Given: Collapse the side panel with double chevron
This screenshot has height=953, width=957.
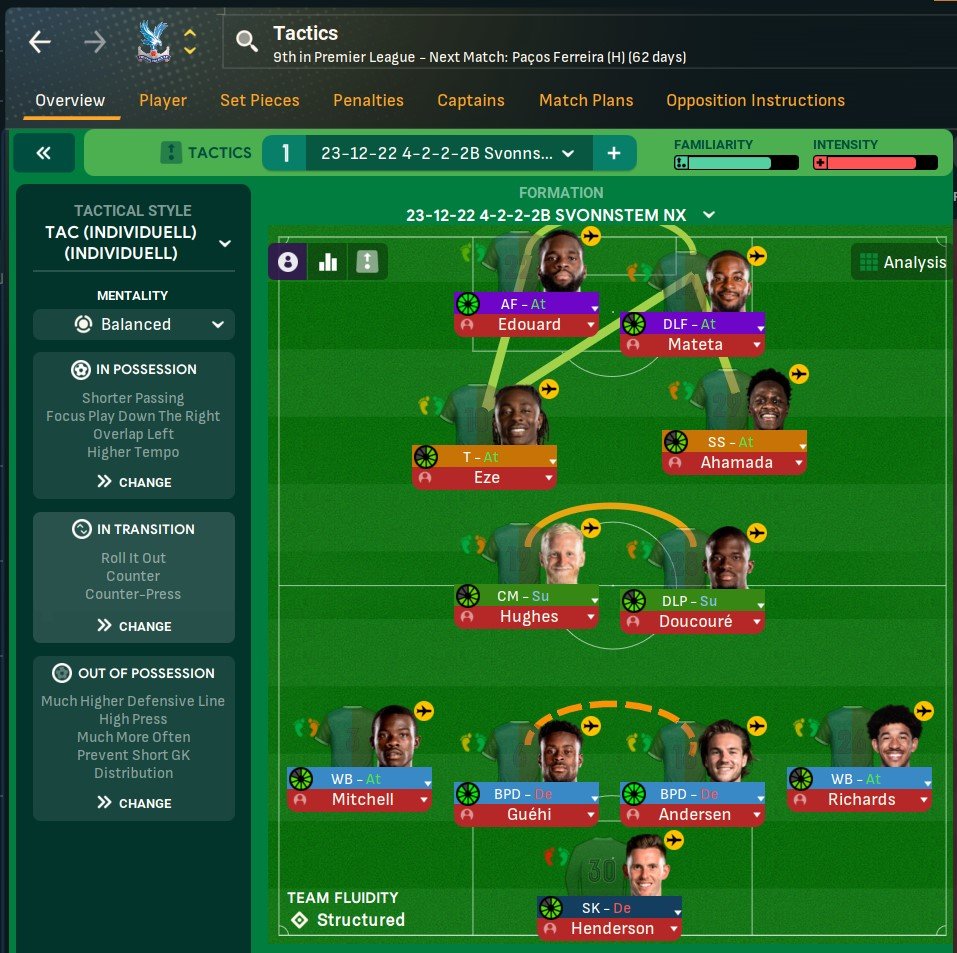Looking at the screenshot, I should click(43, 153).
